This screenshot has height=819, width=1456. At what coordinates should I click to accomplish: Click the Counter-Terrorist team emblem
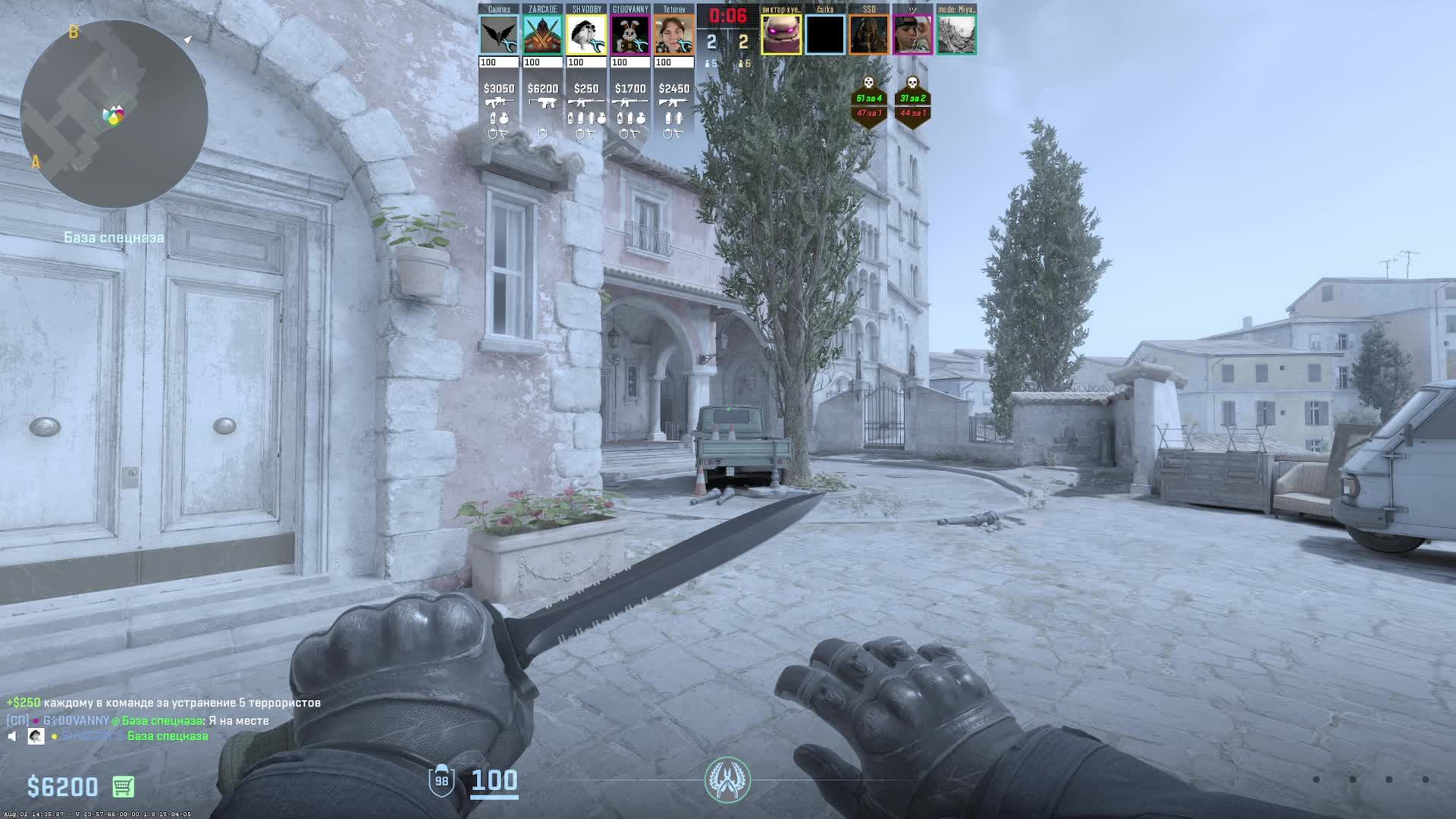pyautogui.click(x=727, y=780)
